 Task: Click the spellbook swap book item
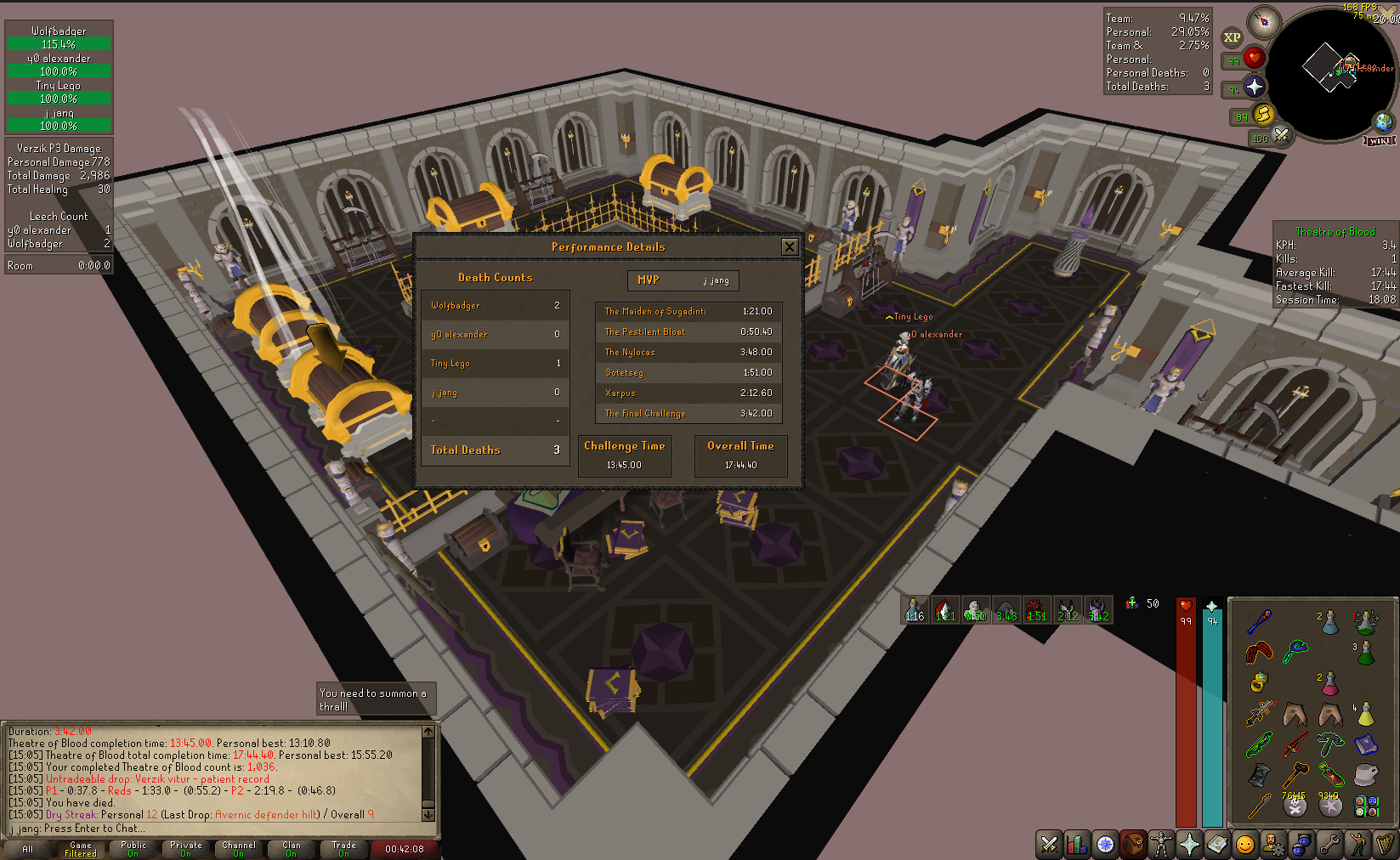[1366, 745]
